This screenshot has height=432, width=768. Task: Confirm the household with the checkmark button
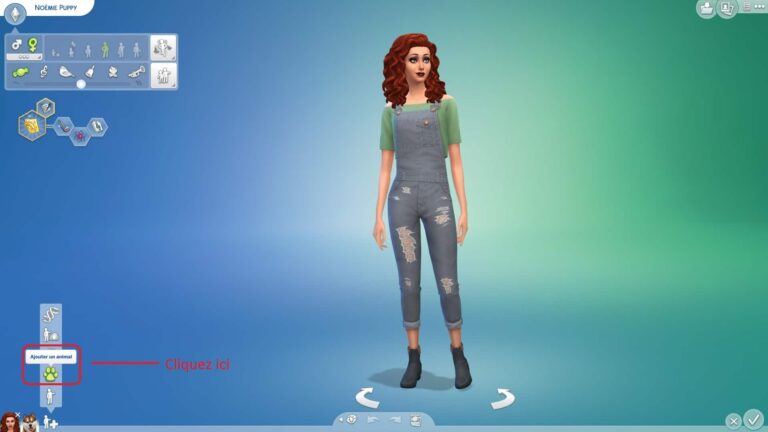pyautogui.click(x=753, y=419)
